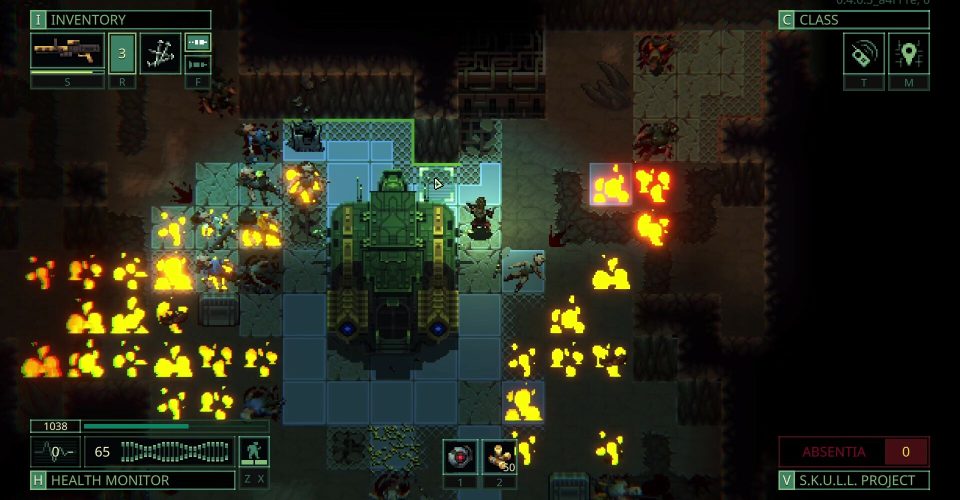
Task: Choose the lower ammo type toggle
Action: tap(197, 64)
